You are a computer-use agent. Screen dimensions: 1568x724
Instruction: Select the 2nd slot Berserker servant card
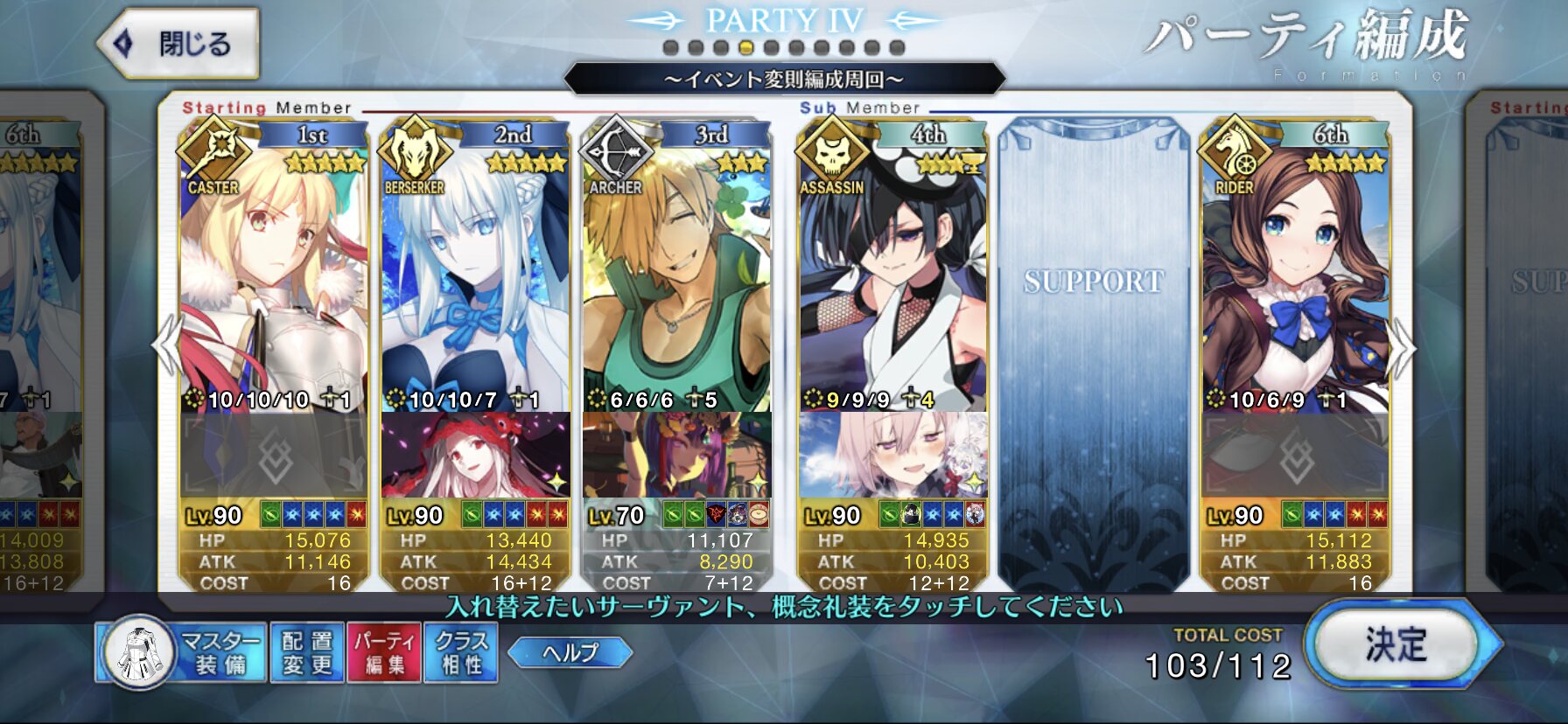[x=475, y=271]
